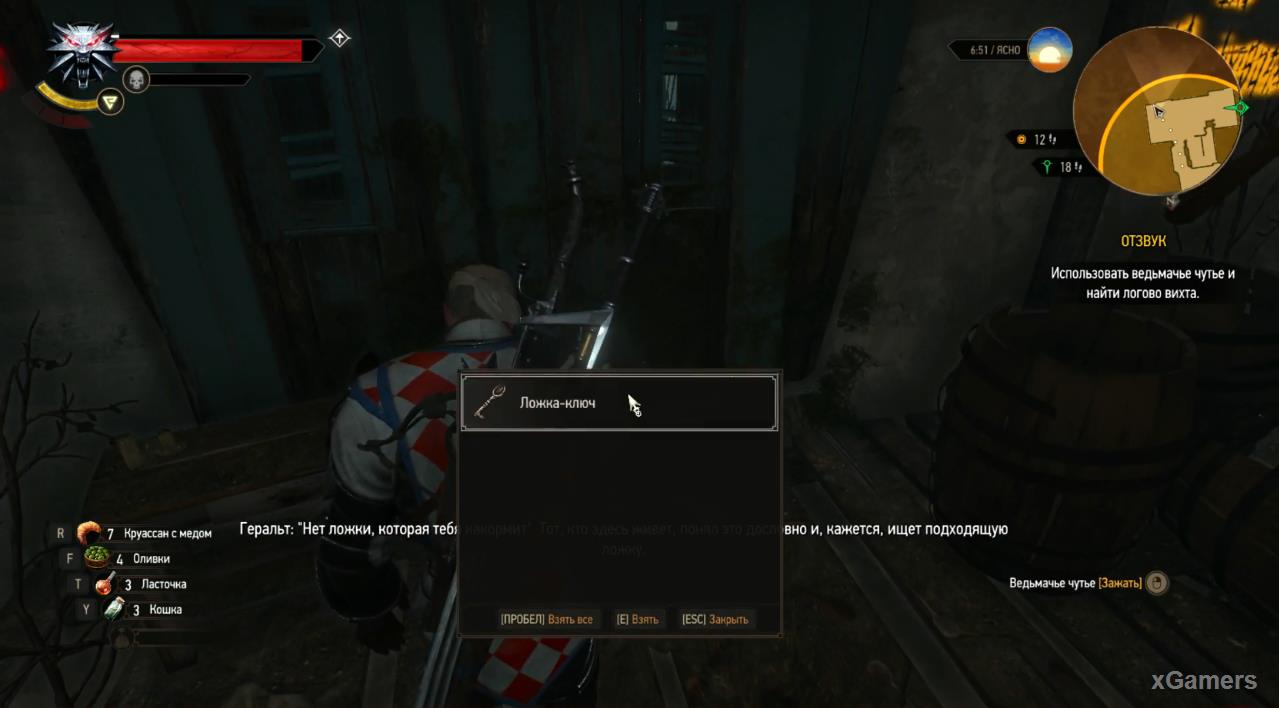The image size is (1279, 708).
Task: Click the selected sign icon under medallion
Action: click(111, 100)
